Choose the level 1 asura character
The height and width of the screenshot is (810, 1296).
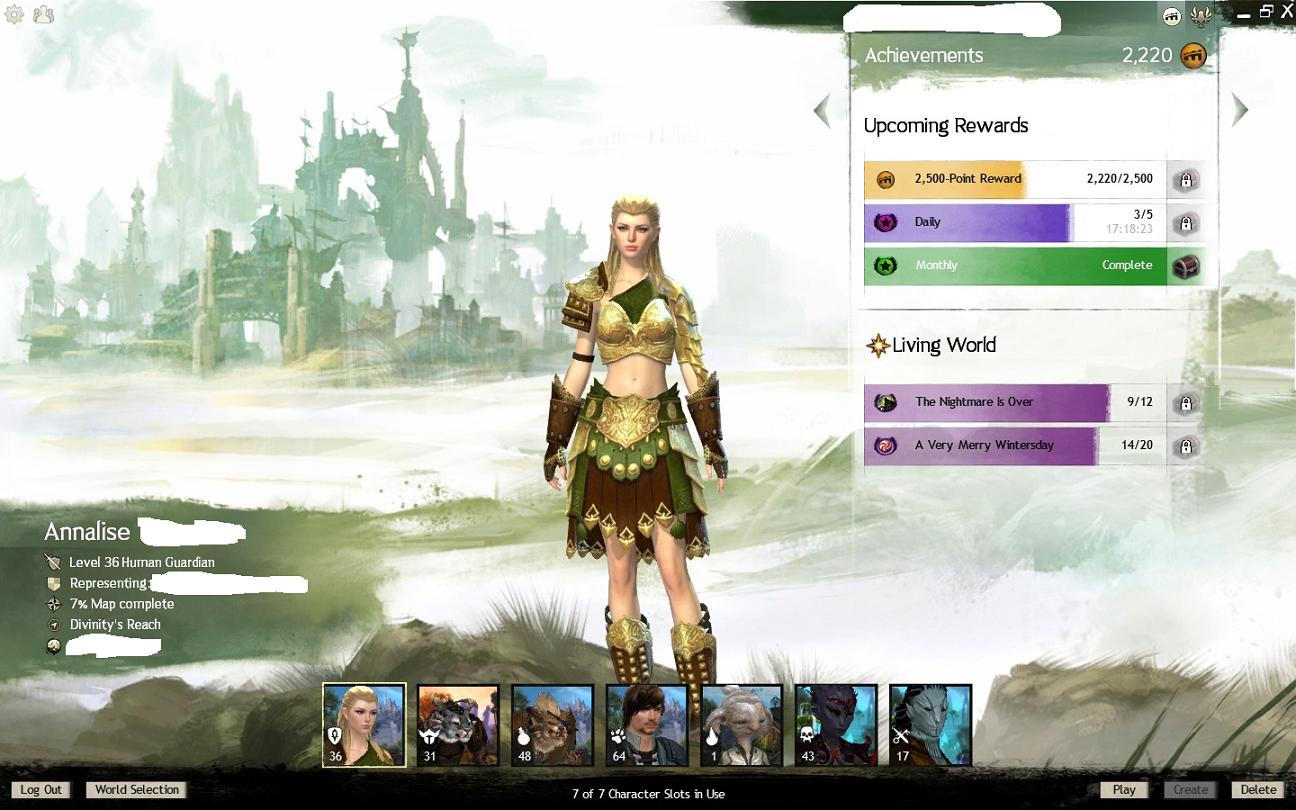tap(741, 725)
